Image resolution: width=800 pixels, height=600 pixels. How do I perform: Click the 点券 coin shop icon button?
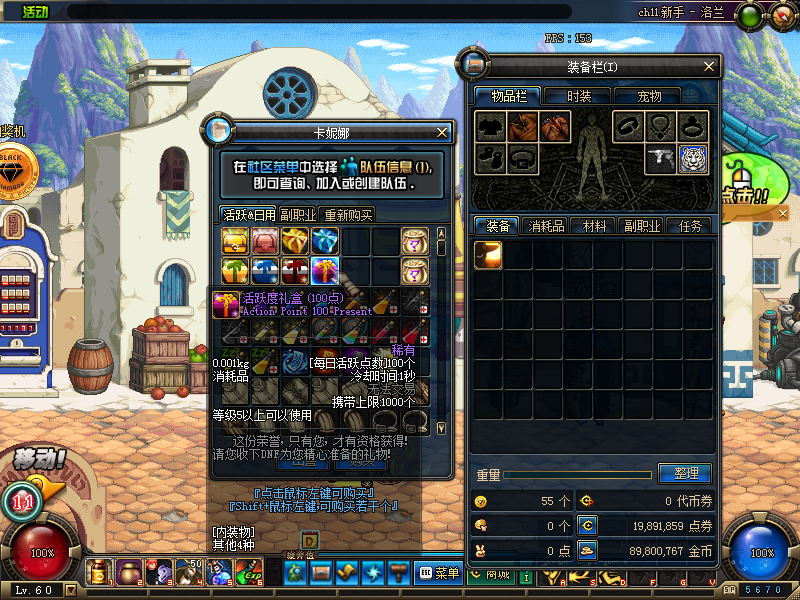pos(588,525)
